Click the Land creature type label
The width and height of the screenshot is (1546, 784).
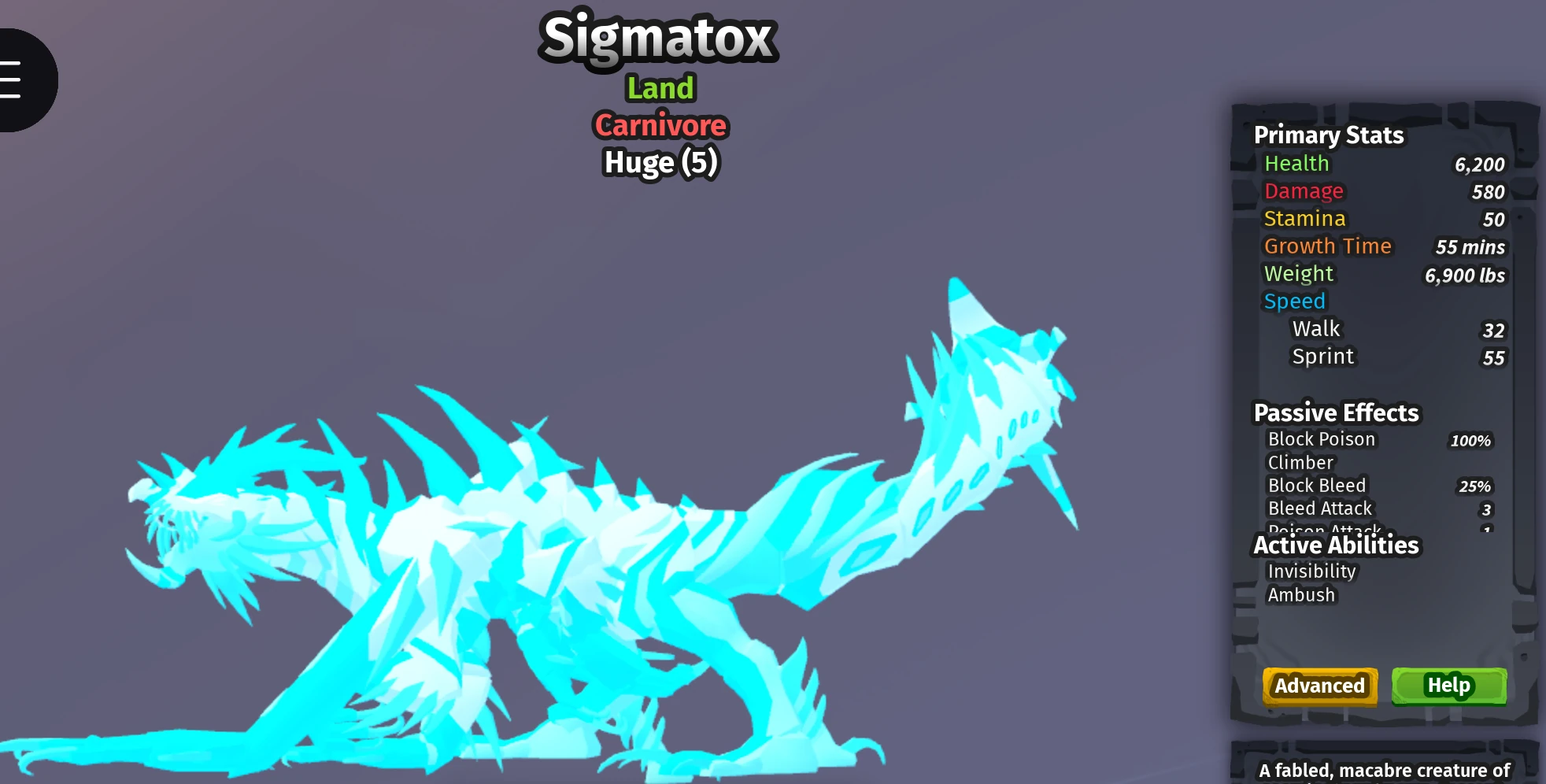tap(660, 88)
